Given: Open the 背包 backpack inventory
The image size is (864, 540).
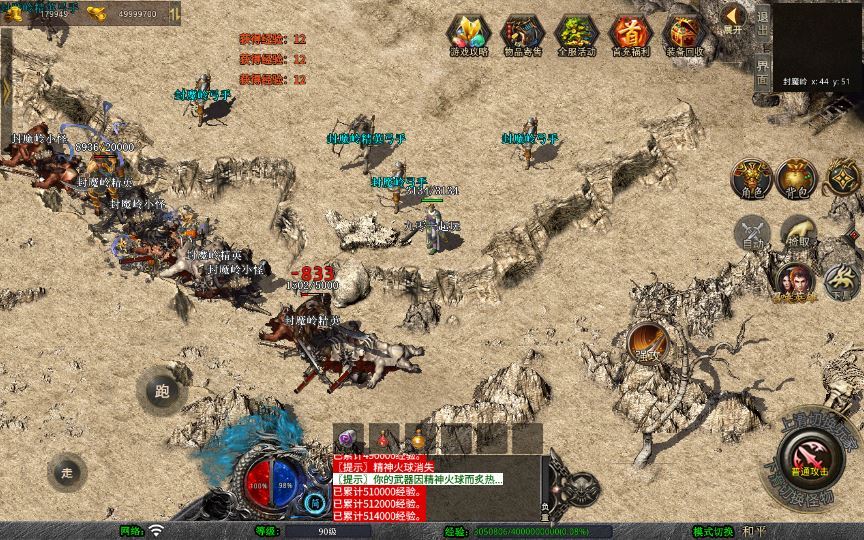Looking at the screenshot, I should pos(798,178).
